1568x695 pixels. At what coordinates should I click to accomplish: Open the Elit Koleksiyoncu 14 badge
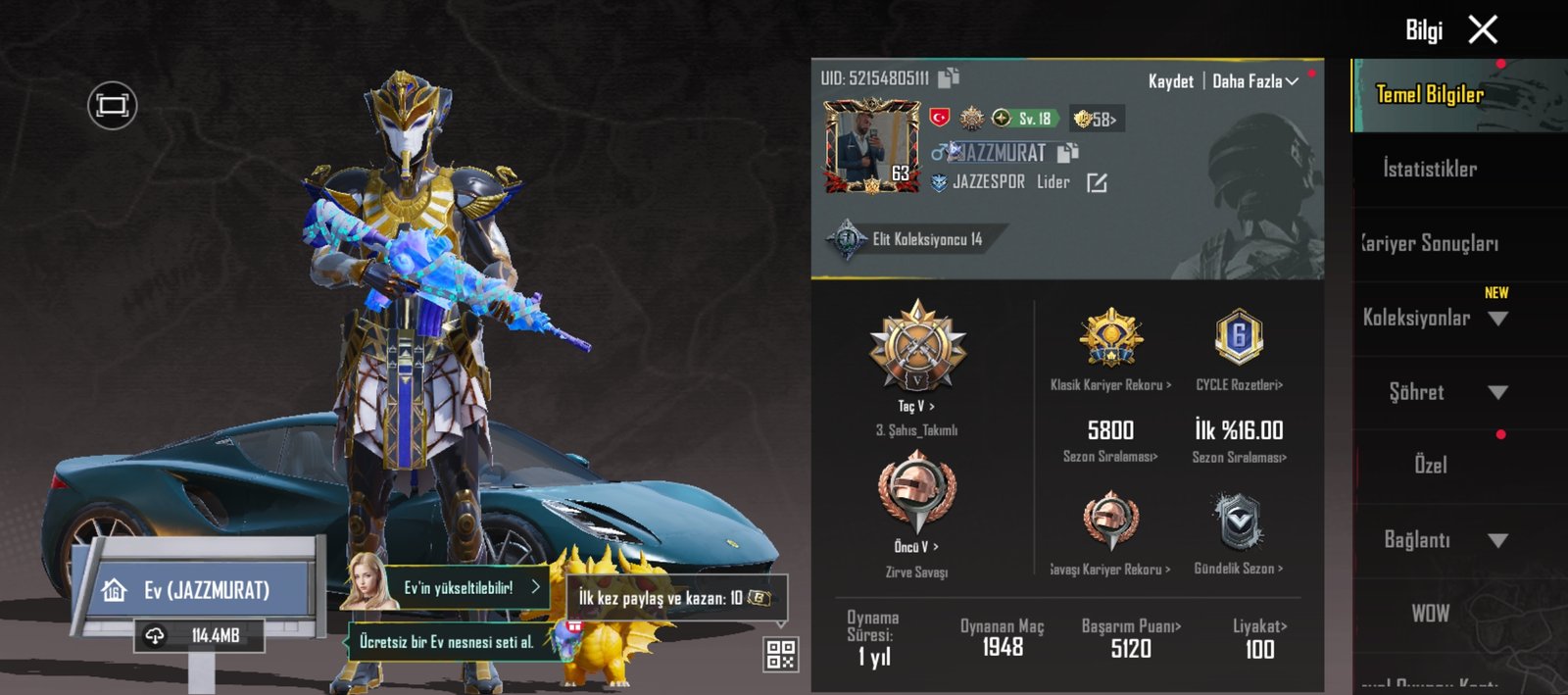click(911, 239)
